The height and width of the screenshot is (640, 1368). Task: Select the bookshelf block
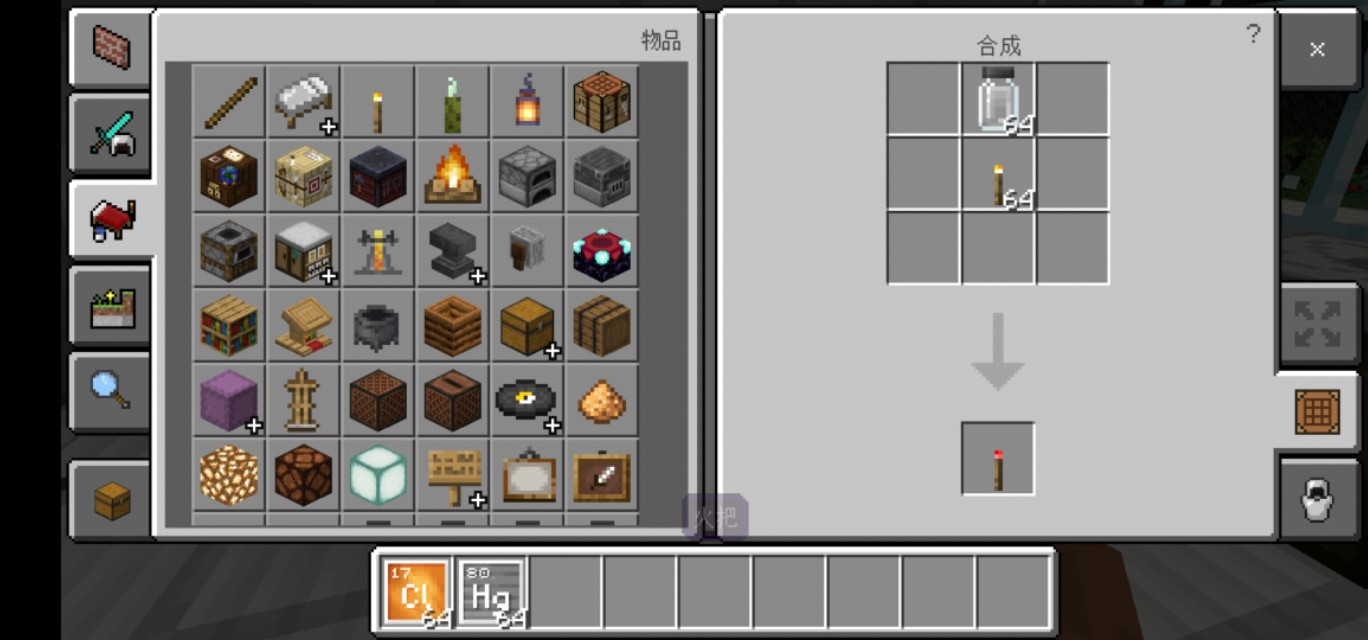[x=229, y=324]
